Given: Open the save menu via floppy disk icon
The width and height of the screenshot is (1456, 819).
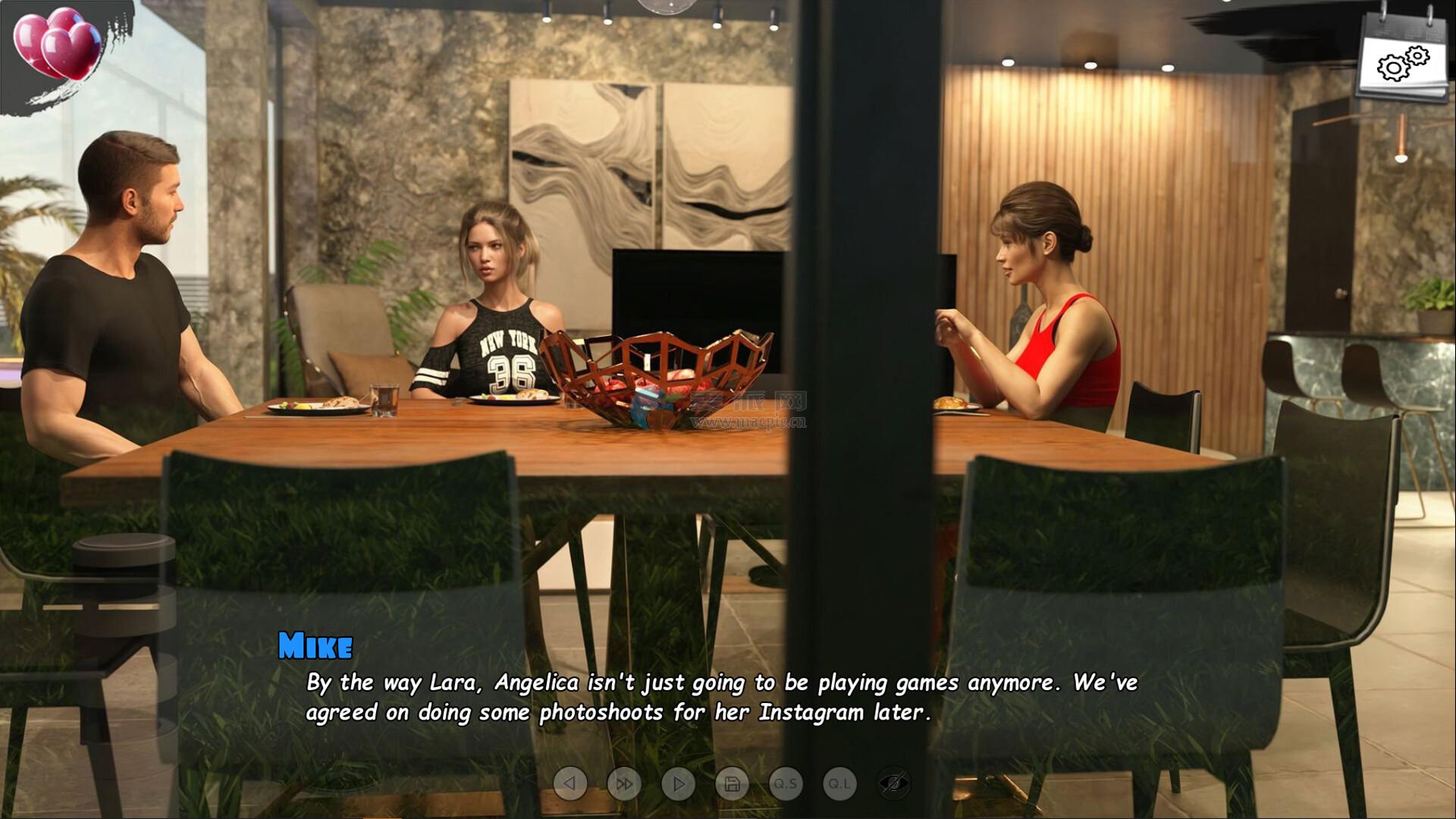Looking at the screenshot, I should point(732,783).
